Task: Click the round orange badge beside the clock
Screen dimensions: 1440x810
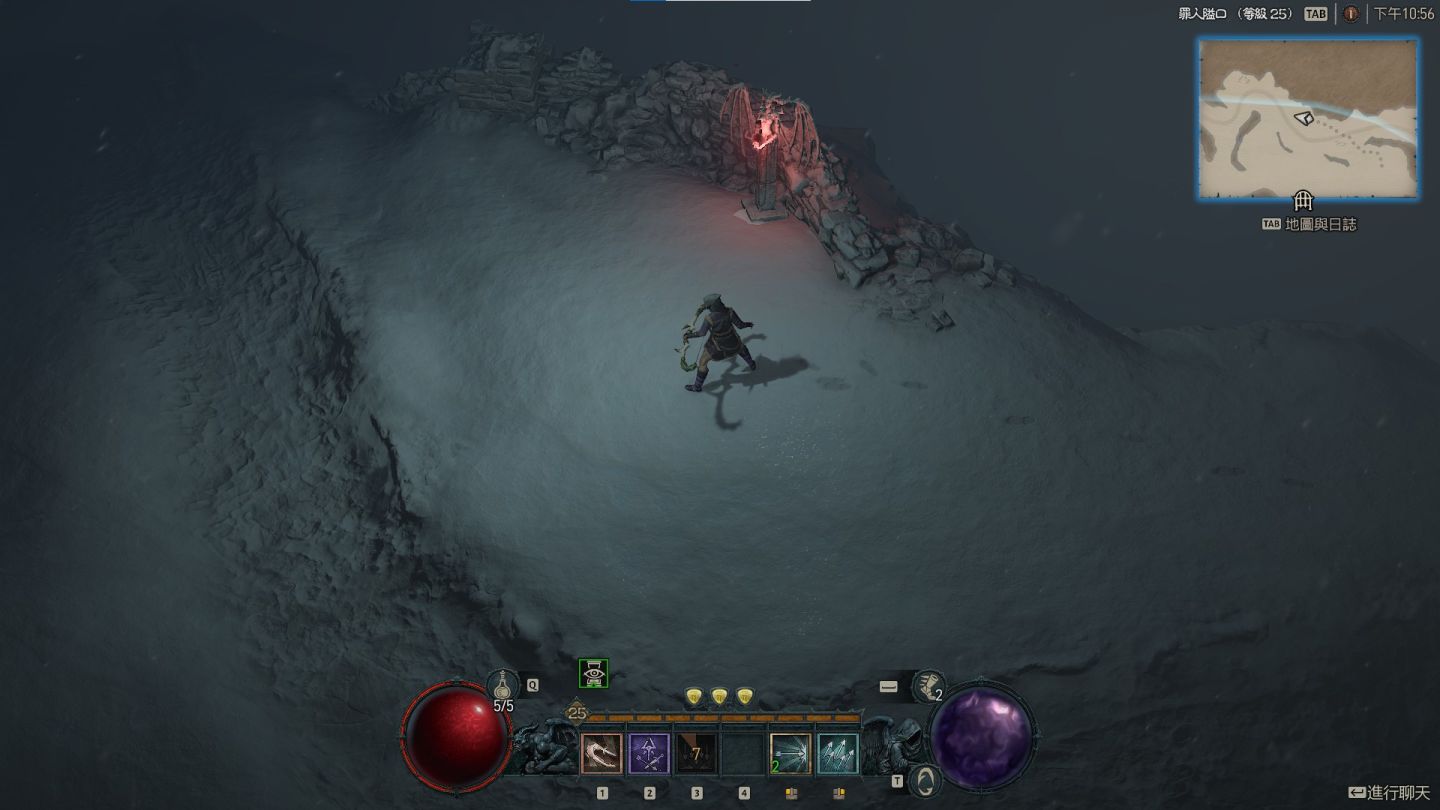Action: (x=1351, y=14)
